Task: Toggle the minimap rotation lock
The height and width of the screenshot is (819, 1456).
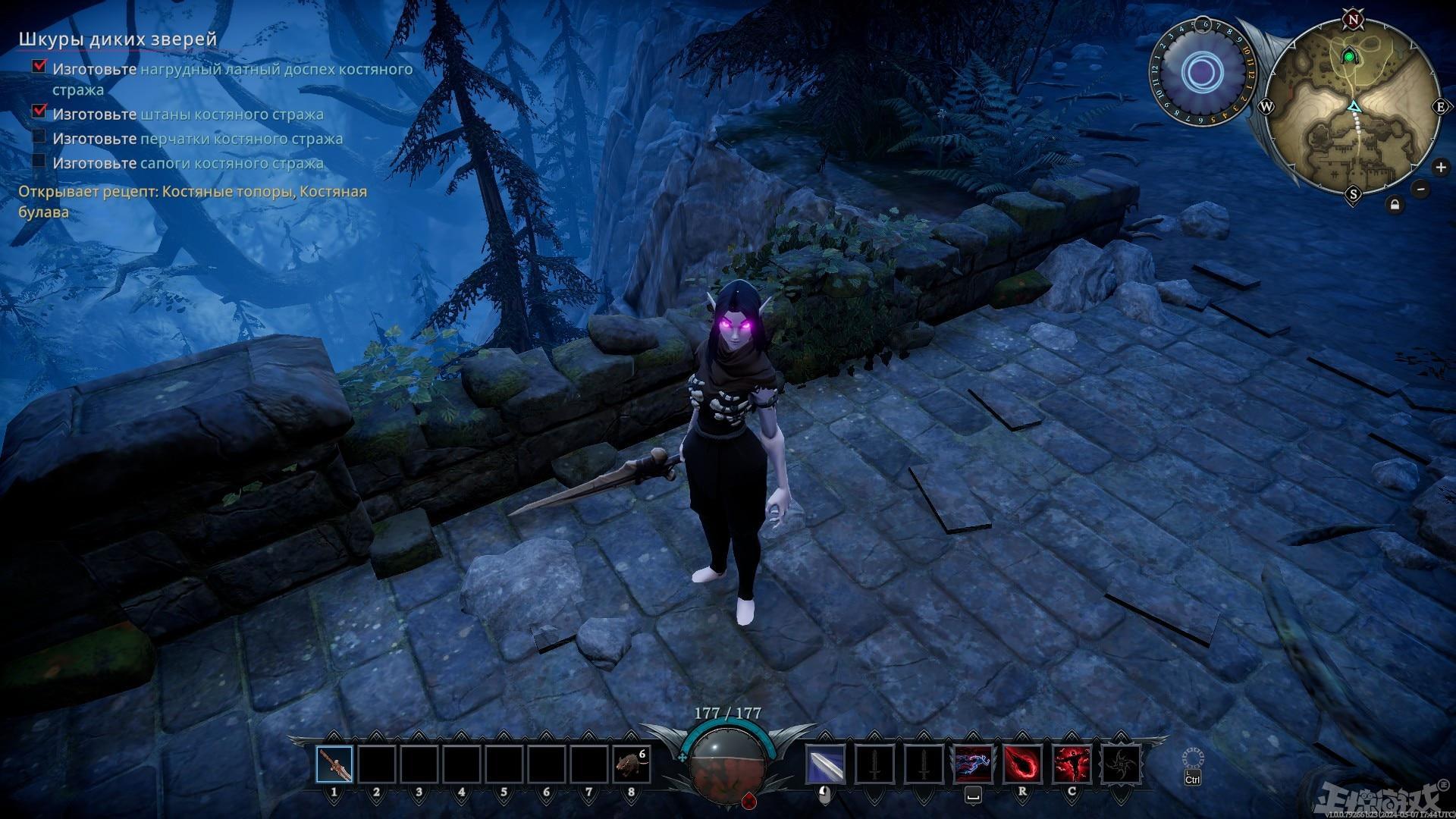Action: coord(1395,205)
